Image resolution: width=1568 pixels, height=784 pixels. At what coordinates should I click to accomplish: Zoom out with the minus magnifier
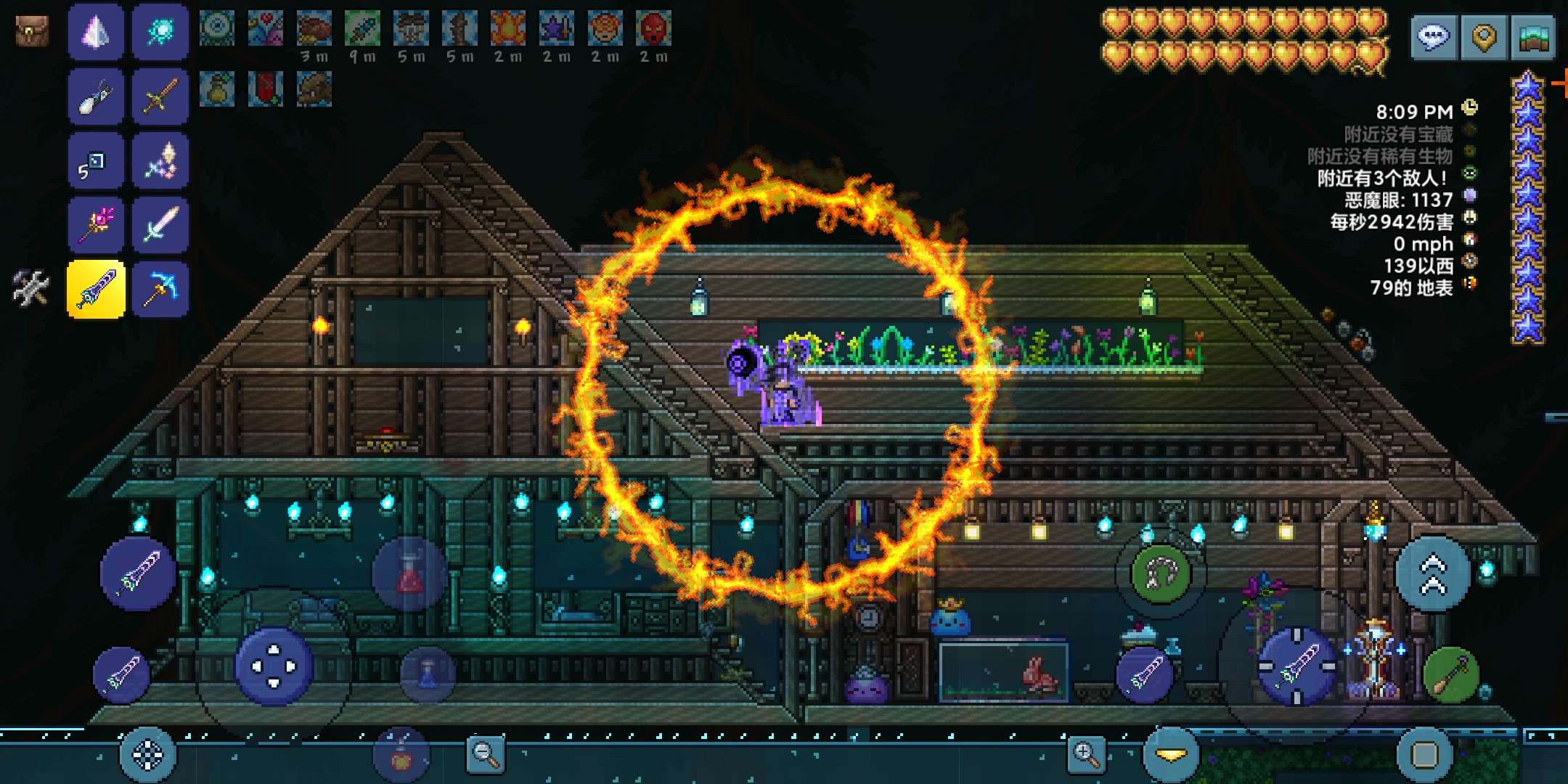click(x=485, y=754)
